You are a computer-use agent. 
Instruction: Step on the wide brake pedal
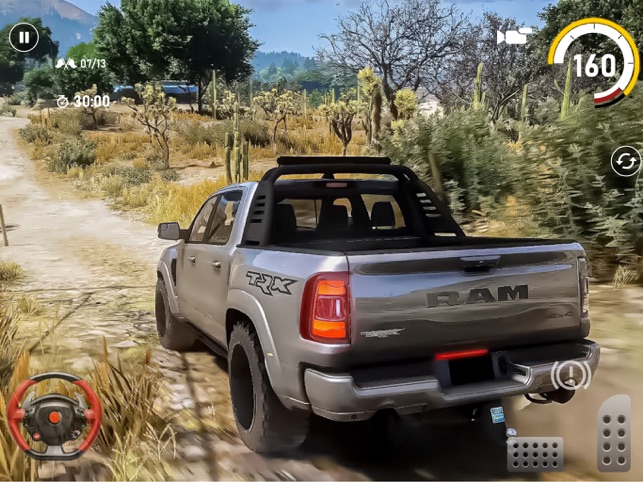(x=535, y=452)
